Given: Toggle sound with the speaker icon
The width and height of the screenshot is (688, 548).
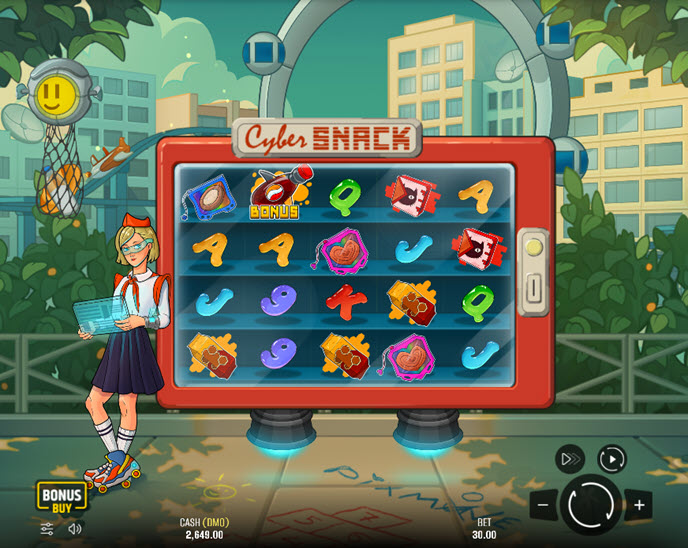Looking at the screenshot, I should 75,528.
